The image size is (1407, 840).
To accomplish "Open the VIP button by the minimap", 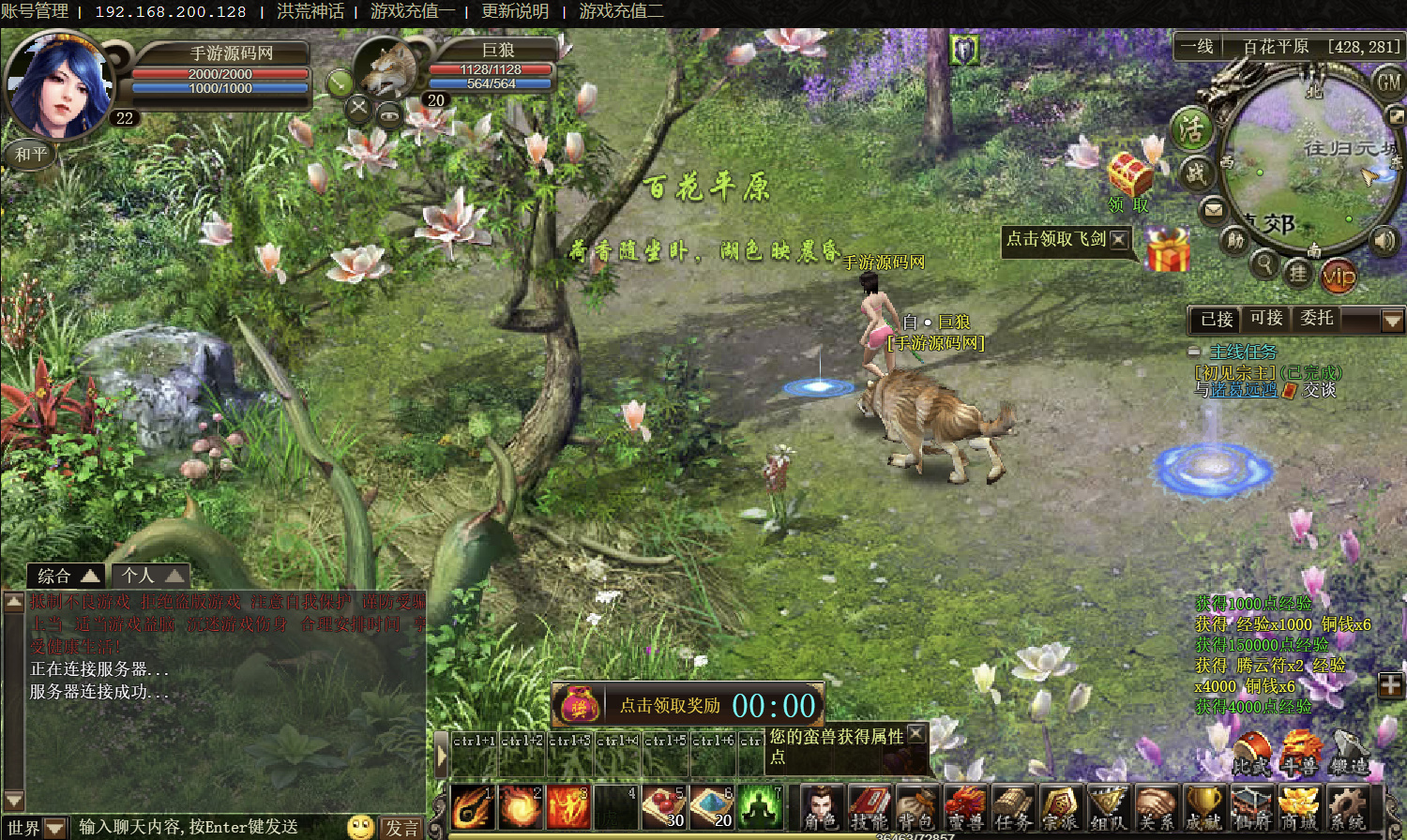I will (1339, 276).
